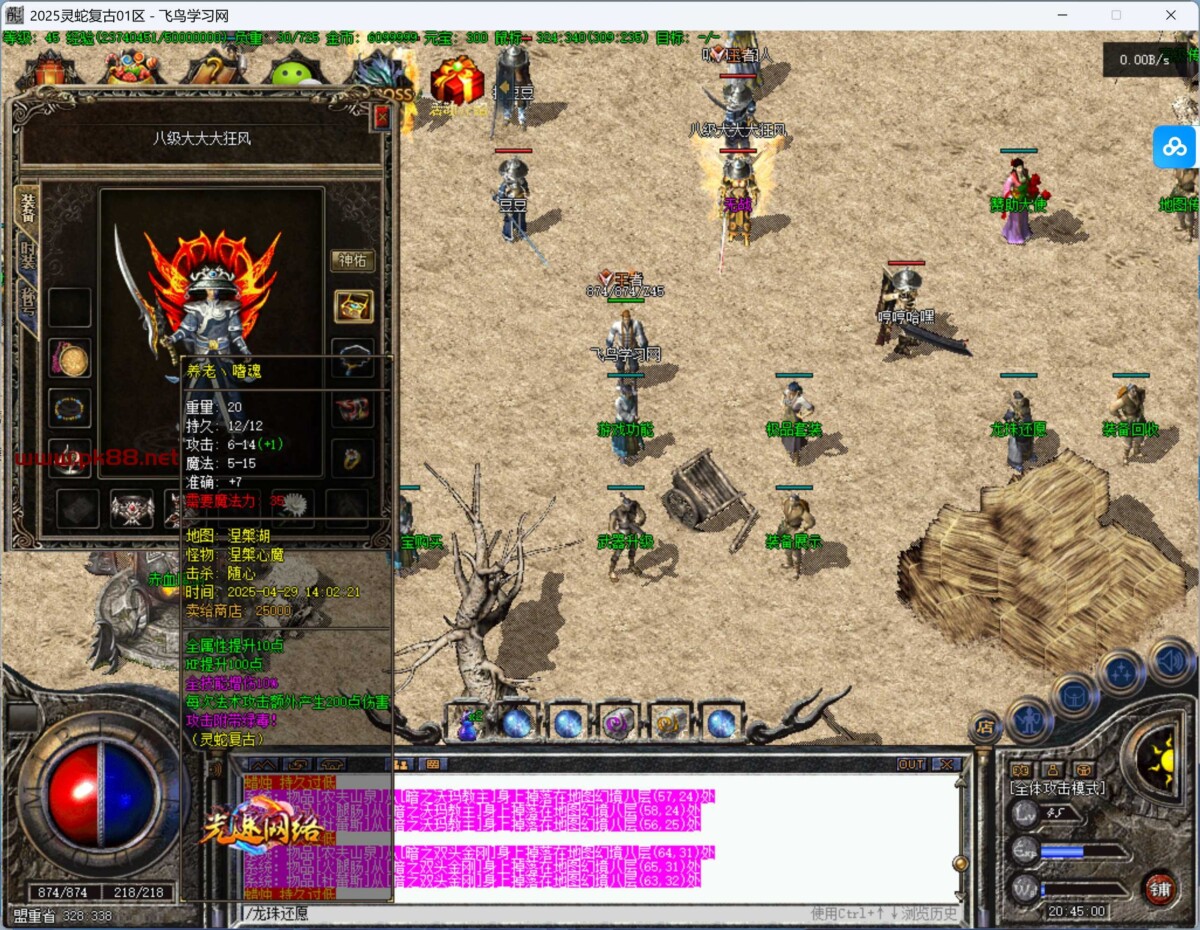Open the red gift box activity icon
Viewport: 1200px width, 930px height.
tap(456, 80)
